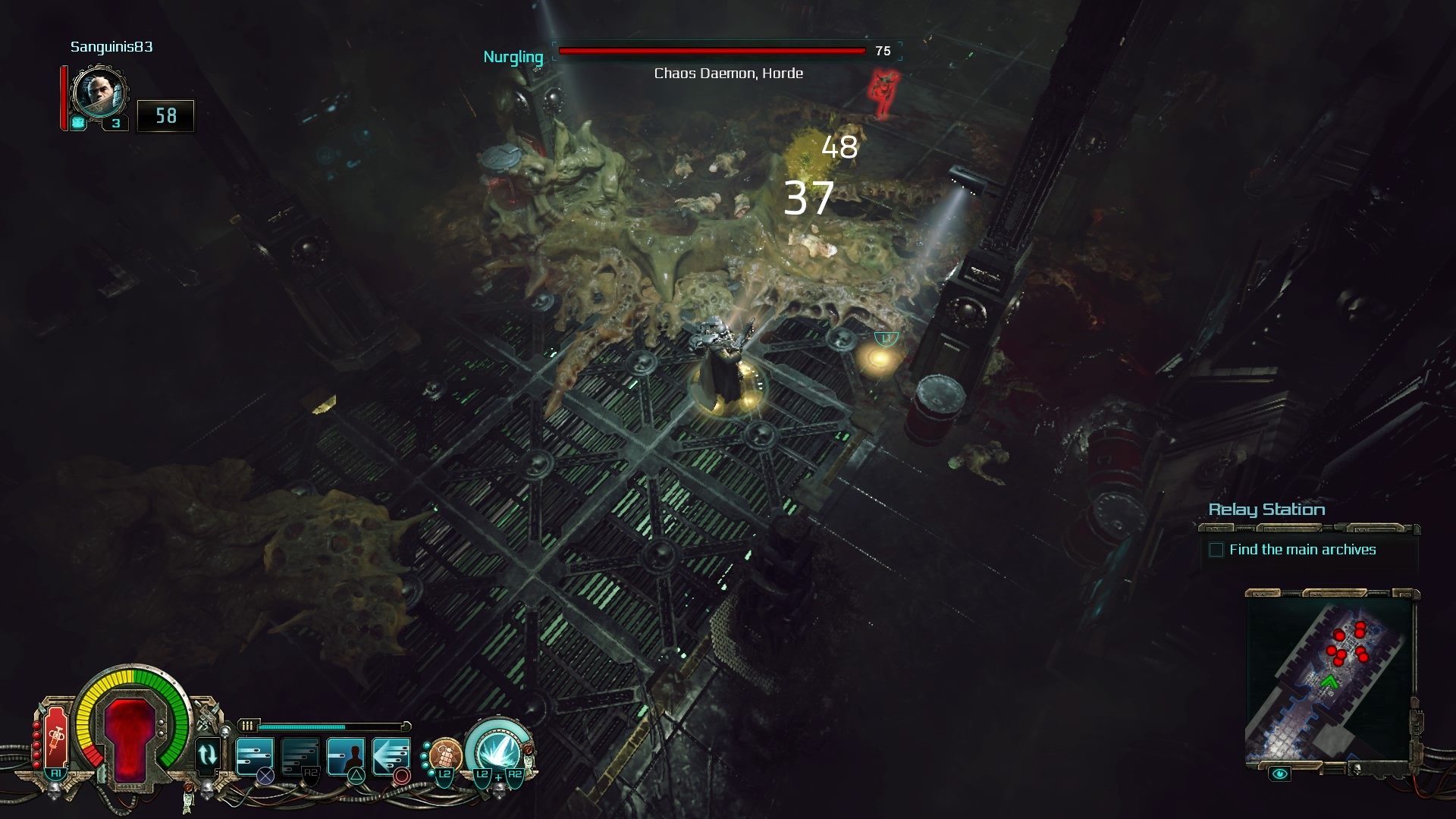Activate the Circle knockback skill icon
1456x819 pixels.
pos(391,755)
